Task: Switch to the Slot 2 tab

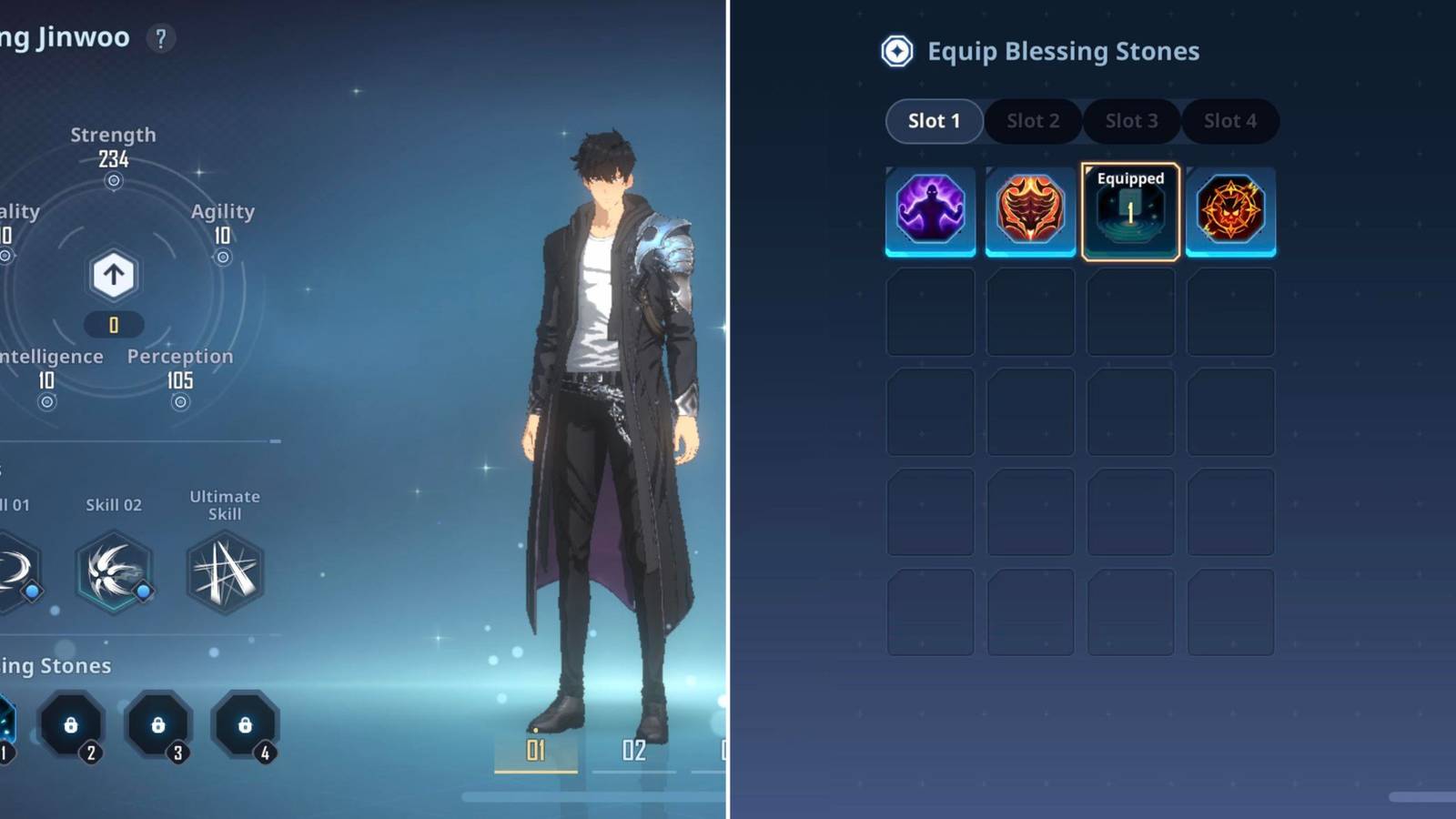Action: [1032, 121]
